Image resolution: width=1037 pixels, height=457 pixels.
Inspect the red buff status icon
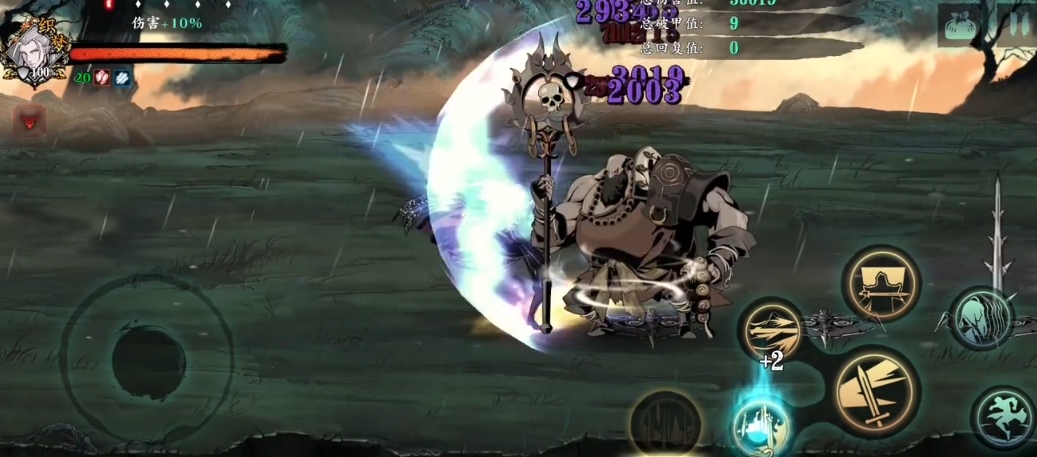click(x=102, y=77)
